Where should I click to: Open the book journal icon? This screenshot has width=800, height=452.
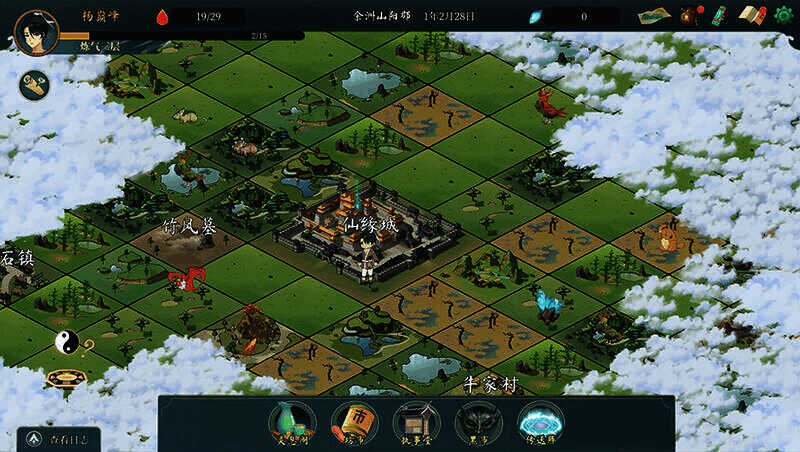point(751,15)
